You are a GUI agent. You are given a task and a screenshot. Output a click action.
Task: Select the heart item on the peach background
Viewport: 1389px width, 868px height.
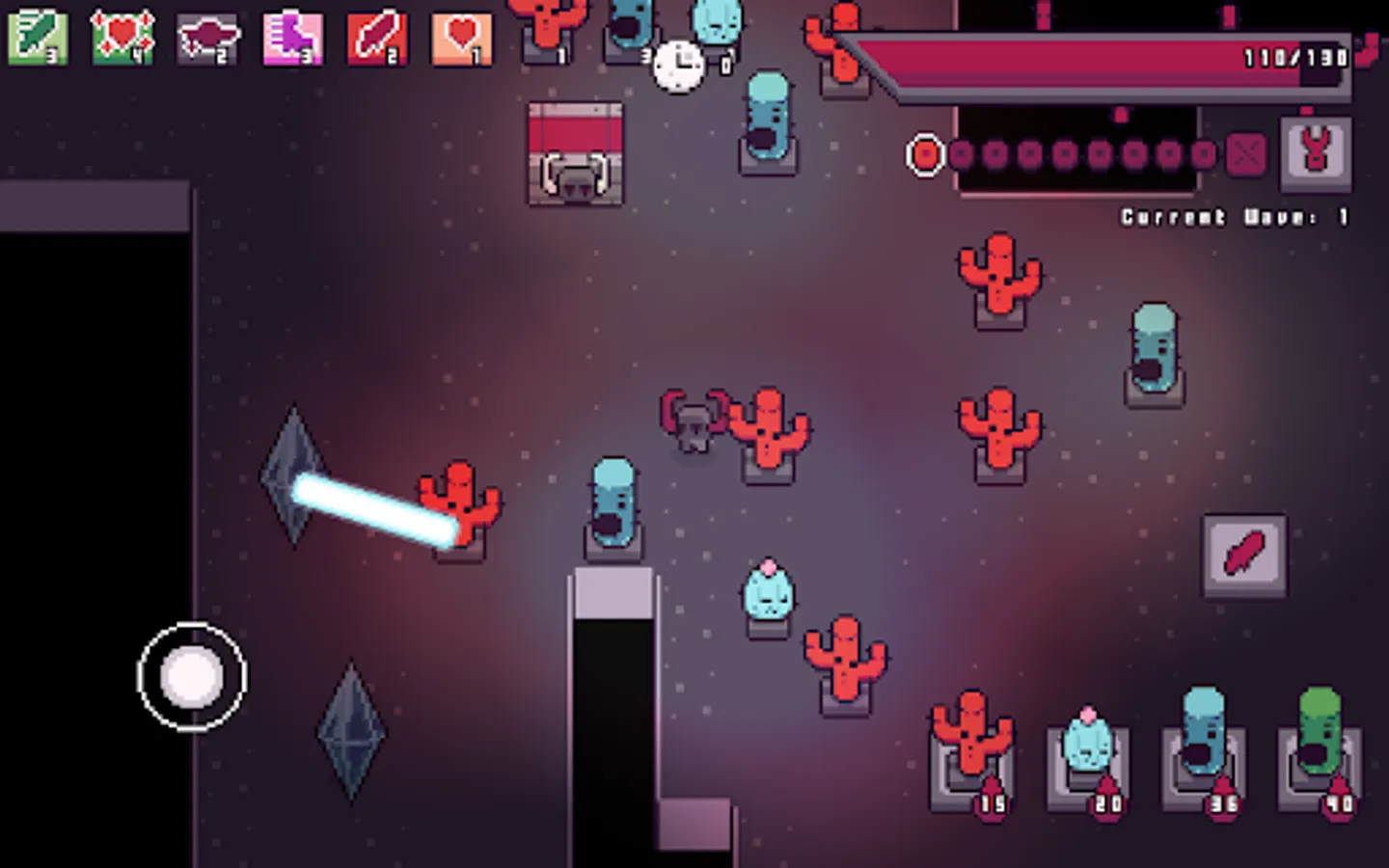coord(460,39)
